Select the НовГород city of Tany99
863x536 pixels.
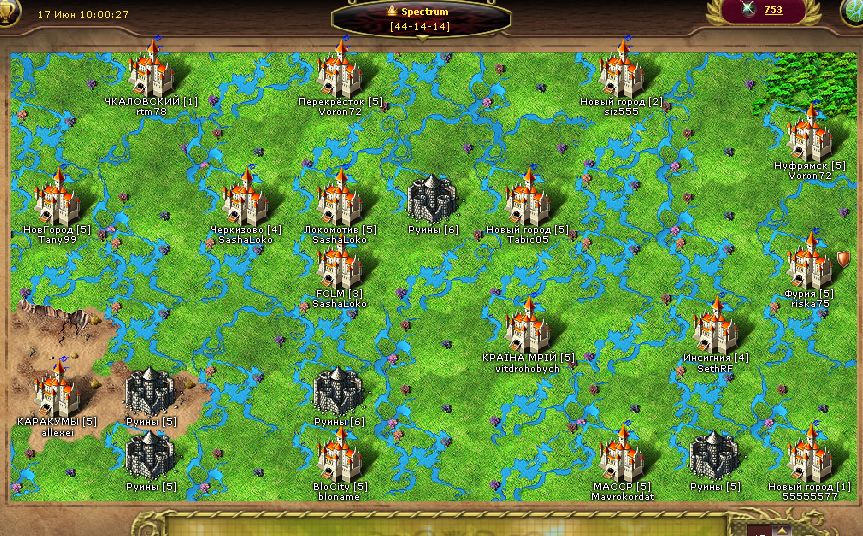57,199
